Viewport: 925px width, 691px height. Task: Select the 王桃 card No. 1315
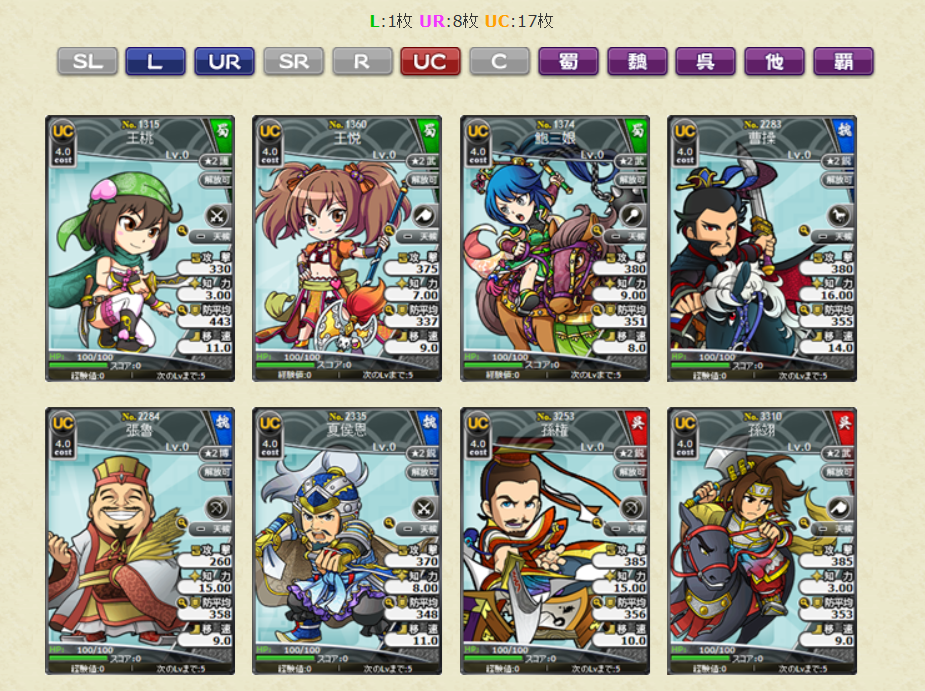point(140,248)
